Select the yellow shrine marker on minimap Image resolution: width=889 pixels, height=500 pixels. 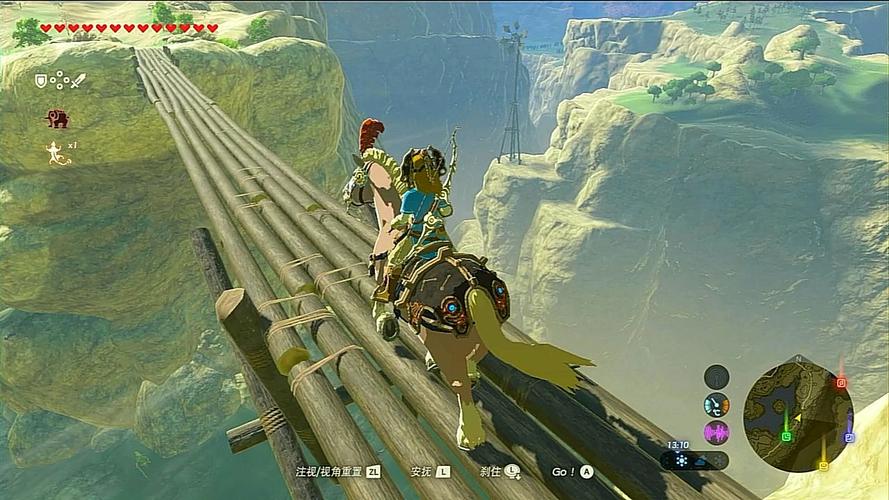point(823,465)
